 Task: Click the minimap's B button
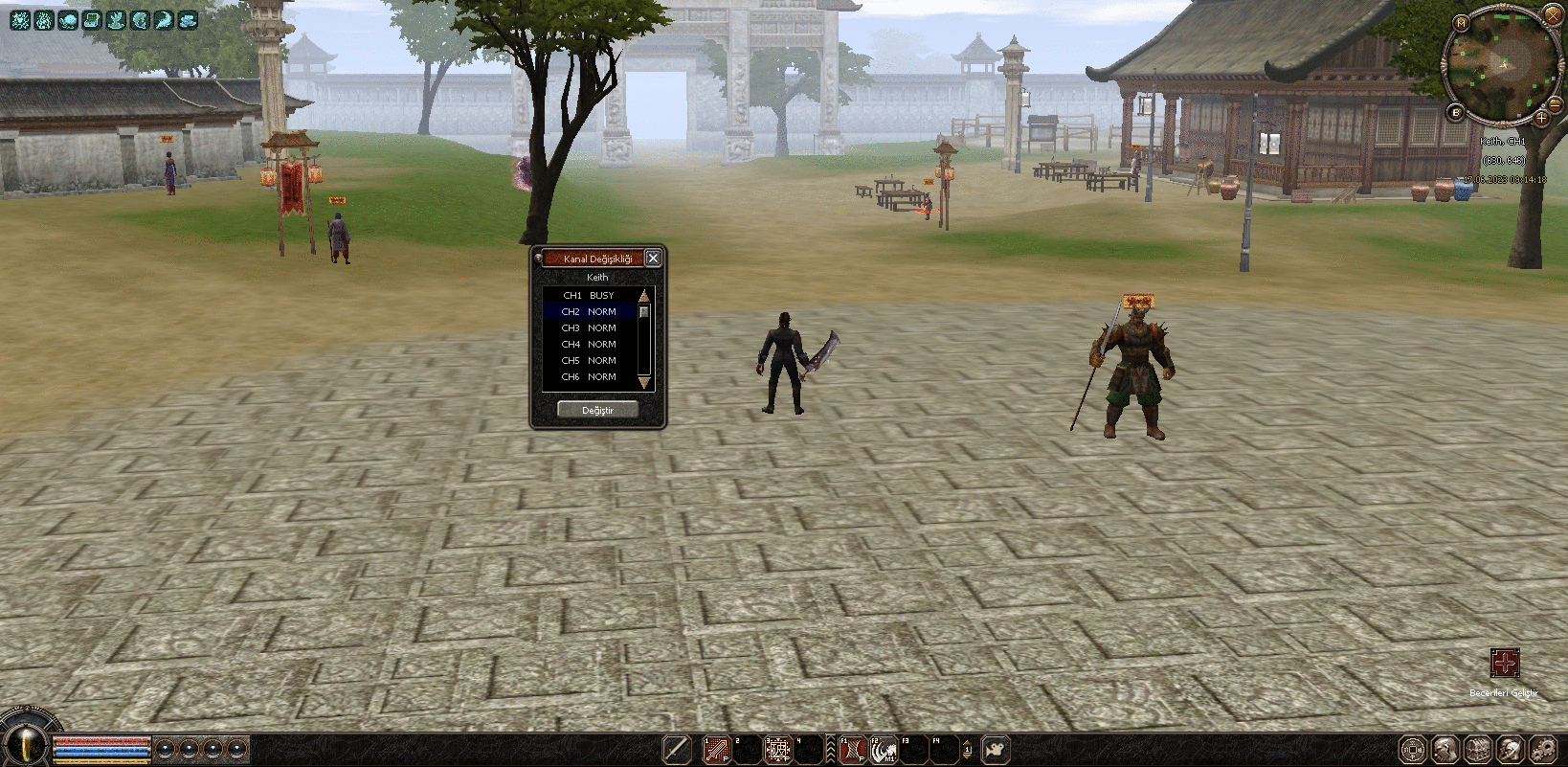[x=1457, y=113]
